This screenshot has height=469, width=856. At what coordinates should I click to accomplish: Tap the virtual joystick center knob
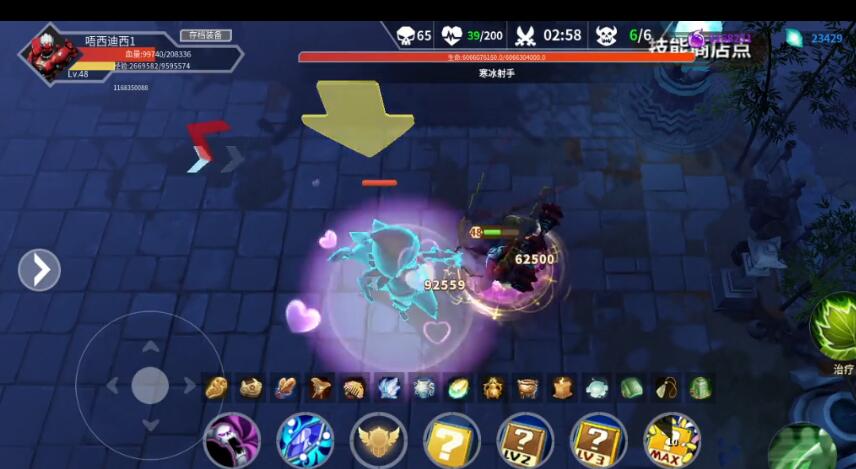[150, 385]
